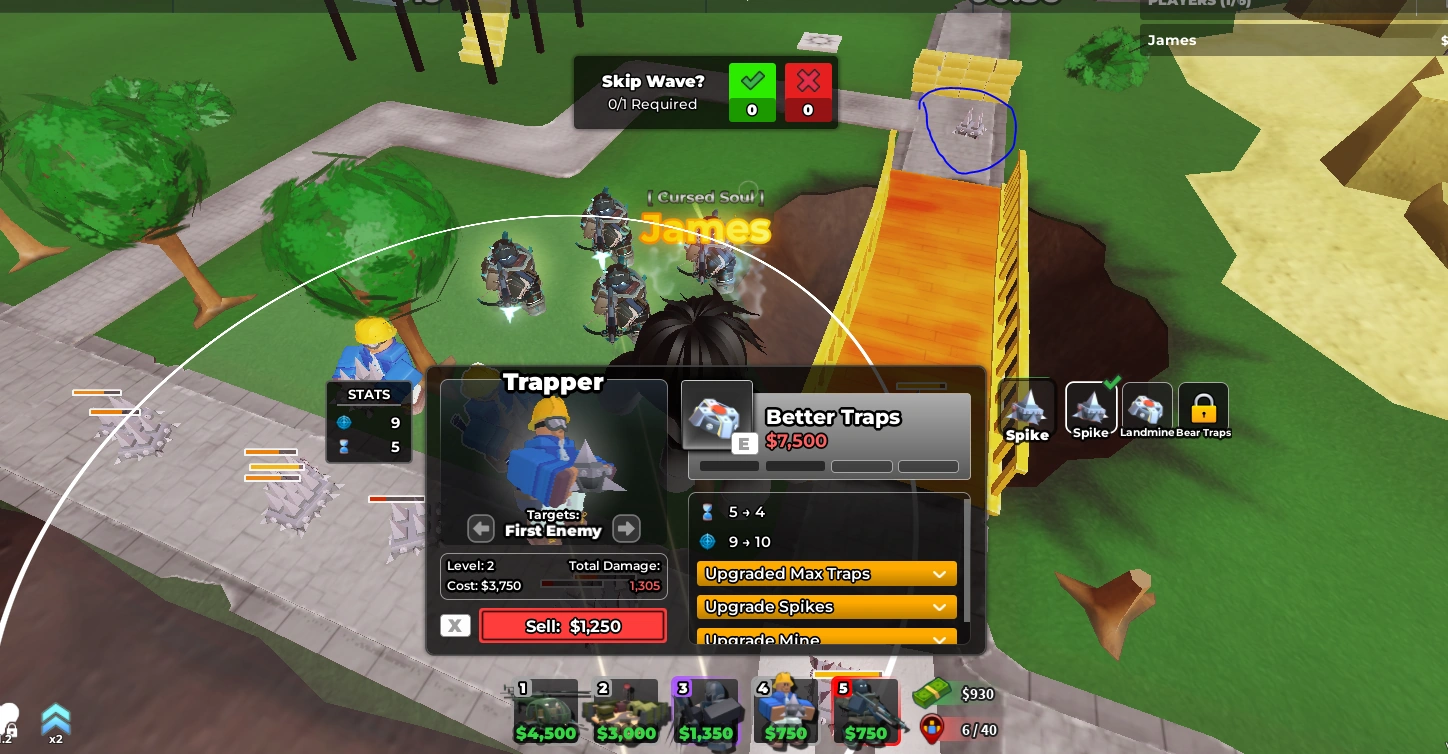Expand the Upgraded Max Traps dropdown
The width and height of the screenshot is (1448, 754).
pos(825,573)
